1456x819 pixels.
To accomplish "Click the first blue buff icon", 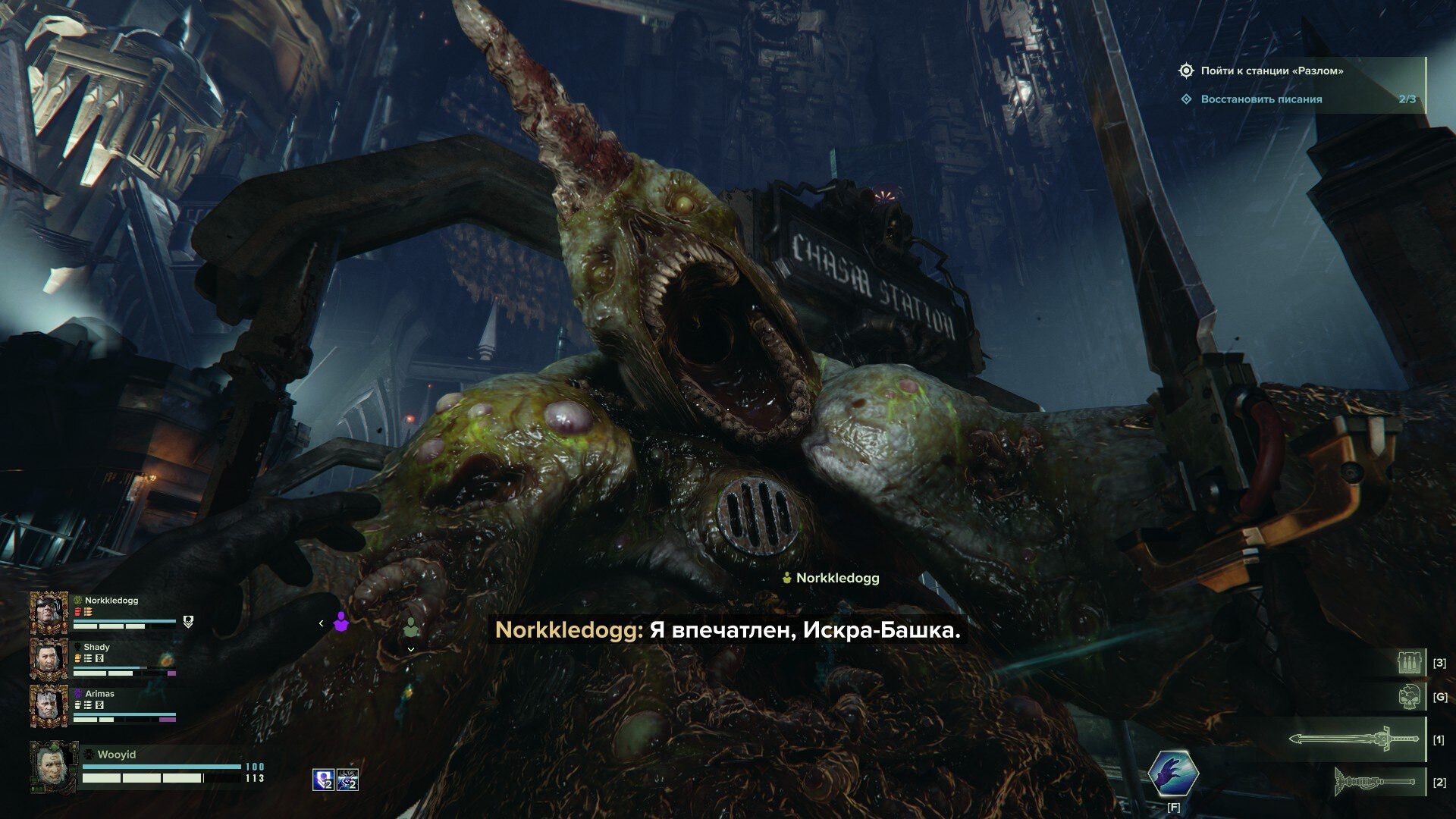I will pos(324,780).
